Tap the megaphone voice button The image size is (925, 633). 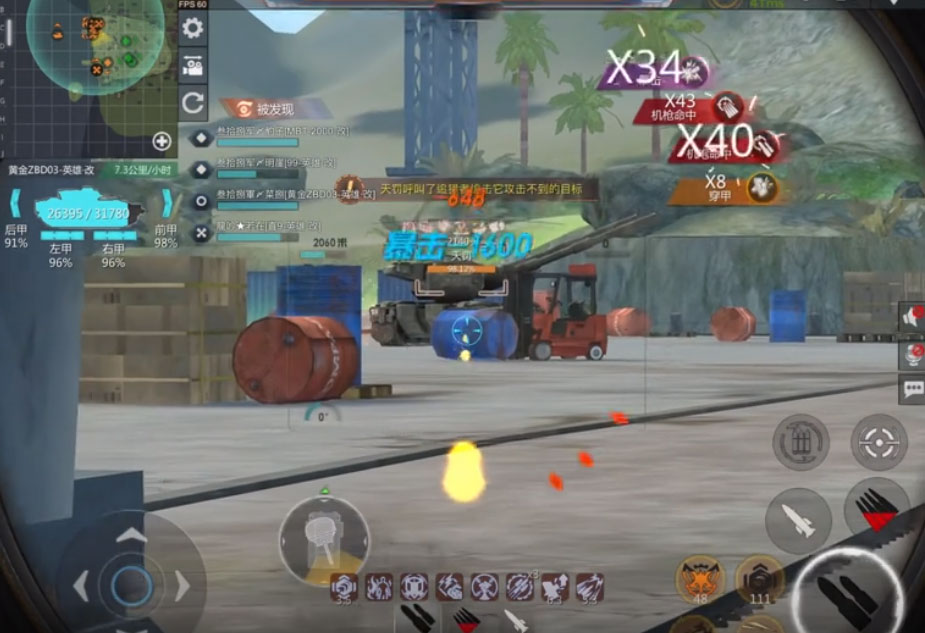[x=912, y=318]
